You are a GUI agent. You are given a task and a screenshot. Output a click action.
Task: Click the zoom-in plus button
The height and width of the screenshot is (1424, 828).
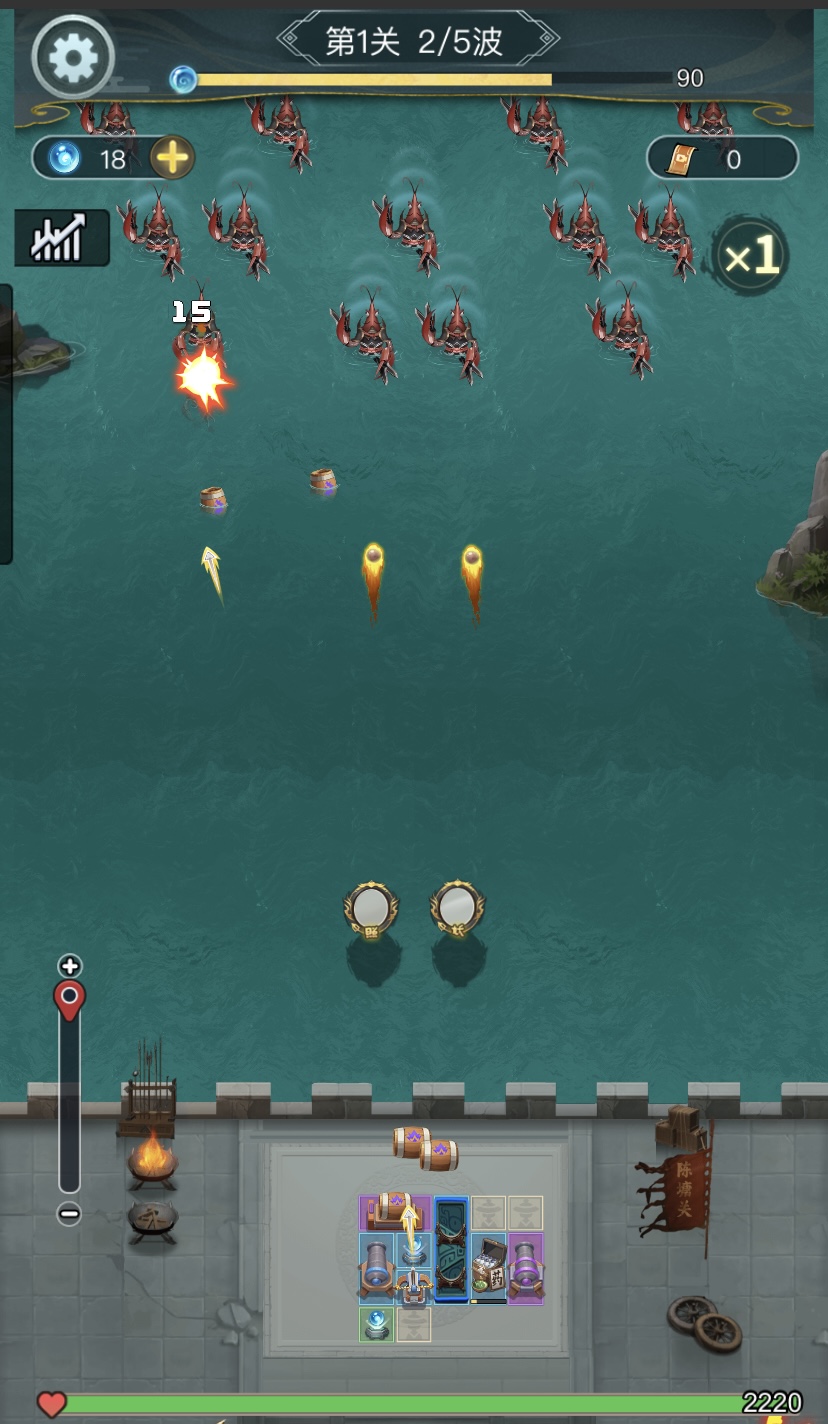click(x=69, y=966)
